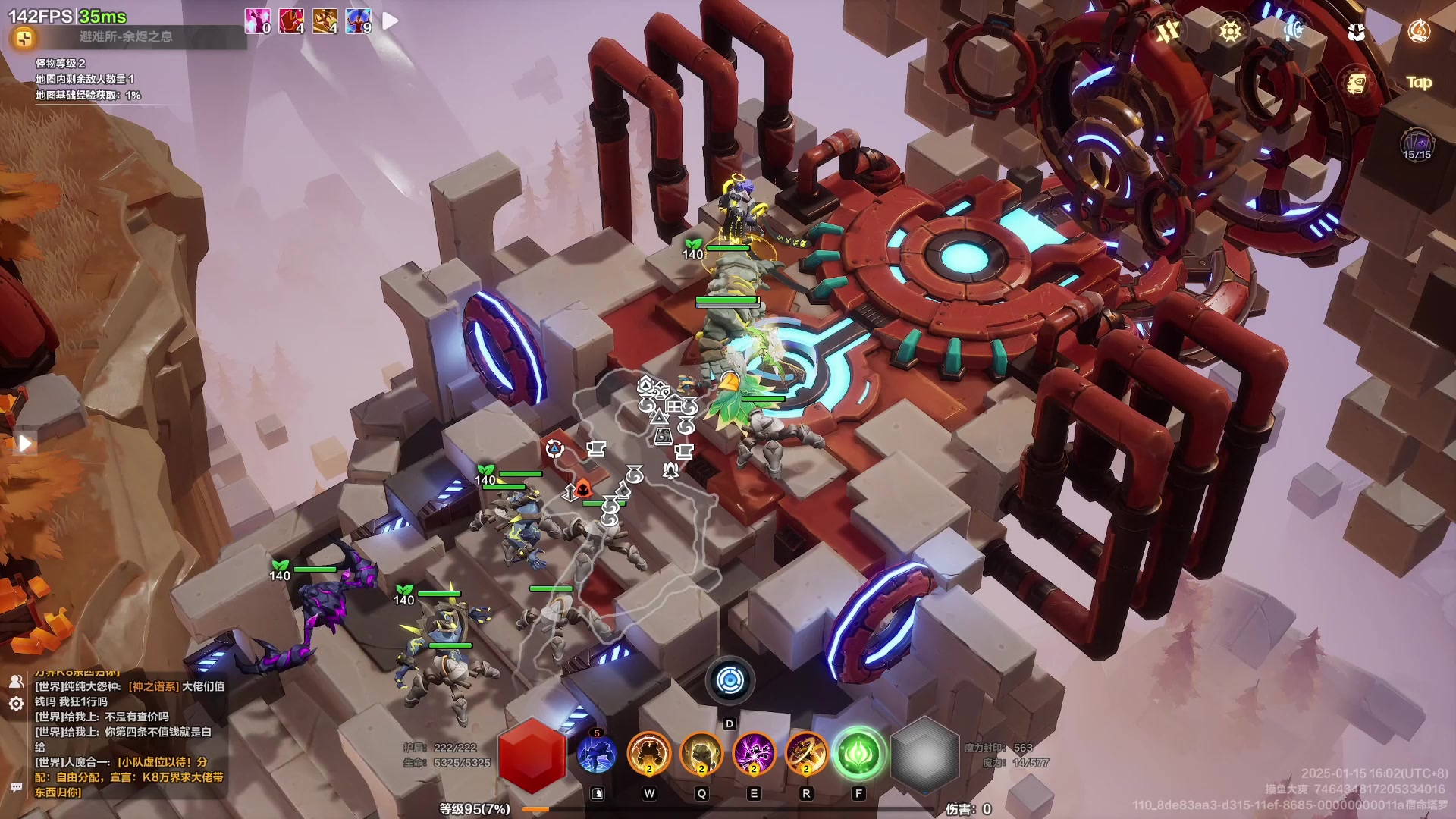Click the yellow collapse button beside the map name
This screenshot has height=819, width=1456.
(24, 37)
